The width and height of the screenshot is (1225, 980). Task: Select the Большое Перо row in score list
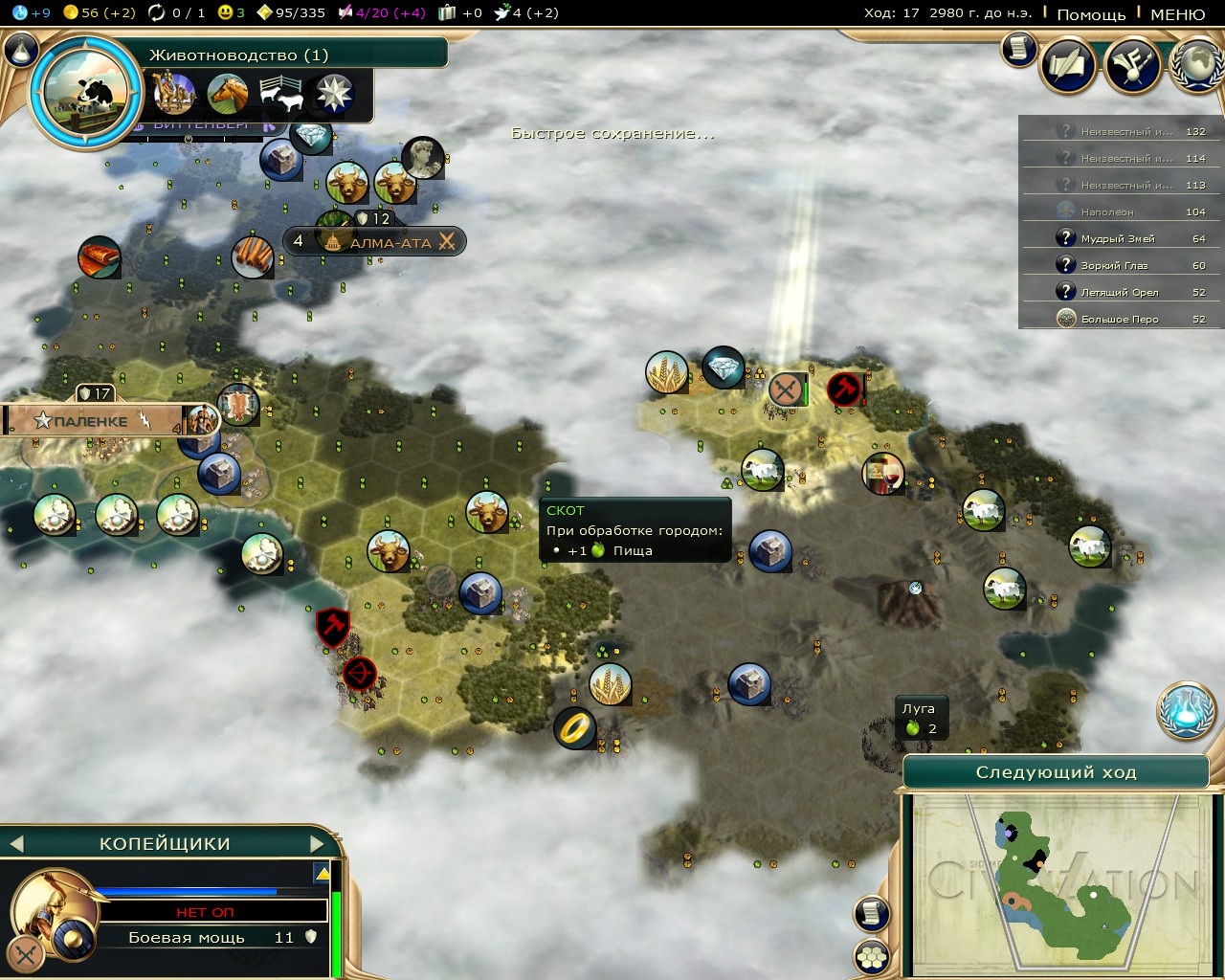(x=1120, y=319)
